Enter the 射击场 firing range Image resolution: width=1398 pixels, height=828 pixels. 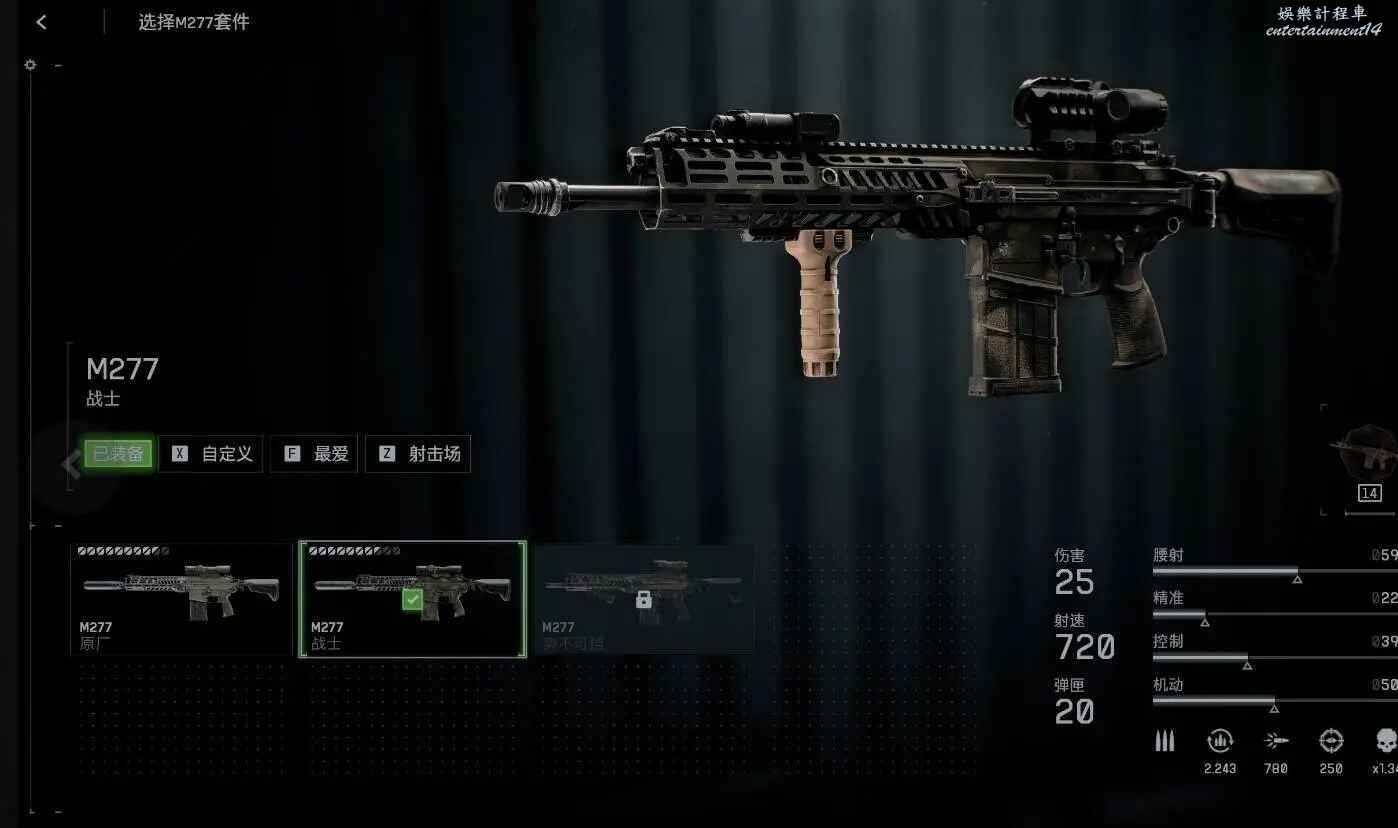pos(418,454)
